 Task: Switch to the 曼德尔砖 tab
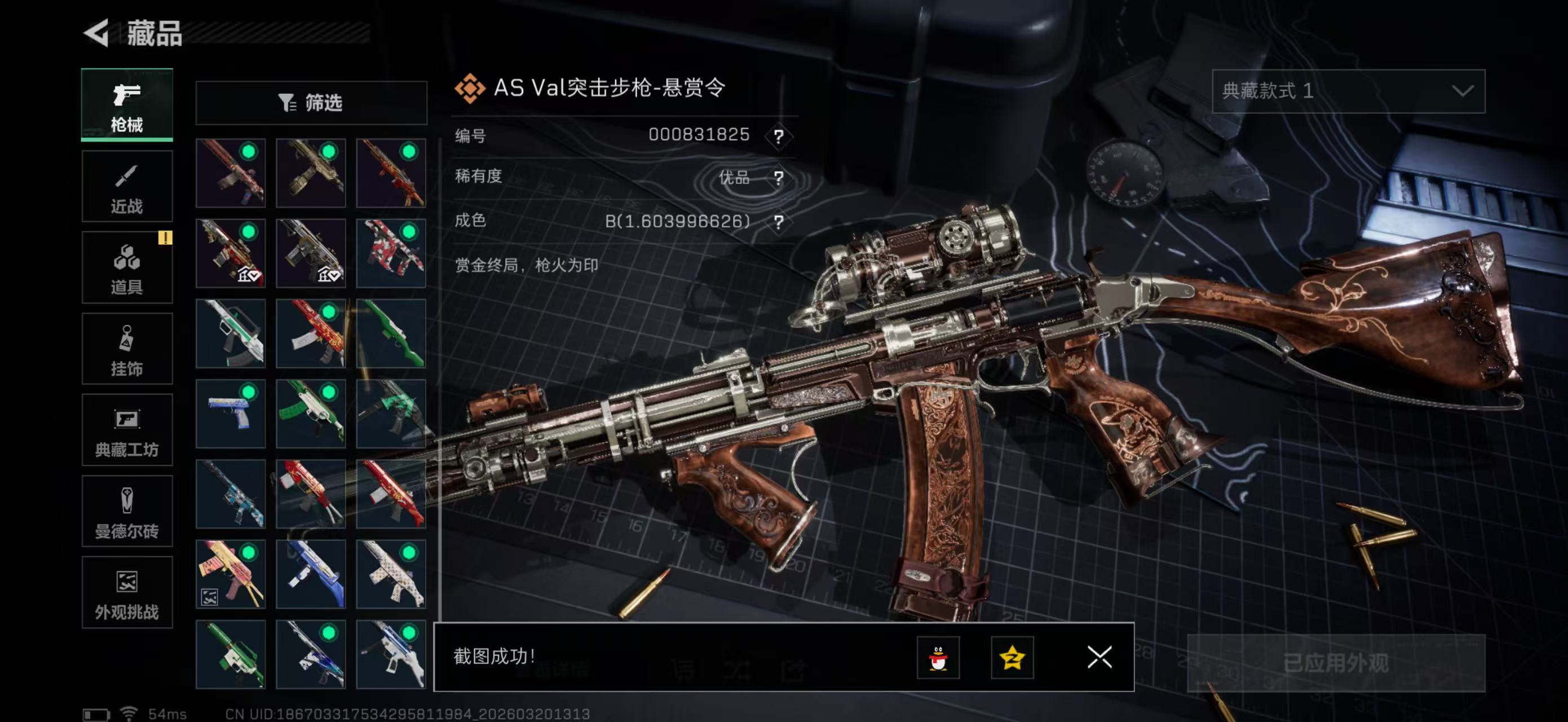127,512
